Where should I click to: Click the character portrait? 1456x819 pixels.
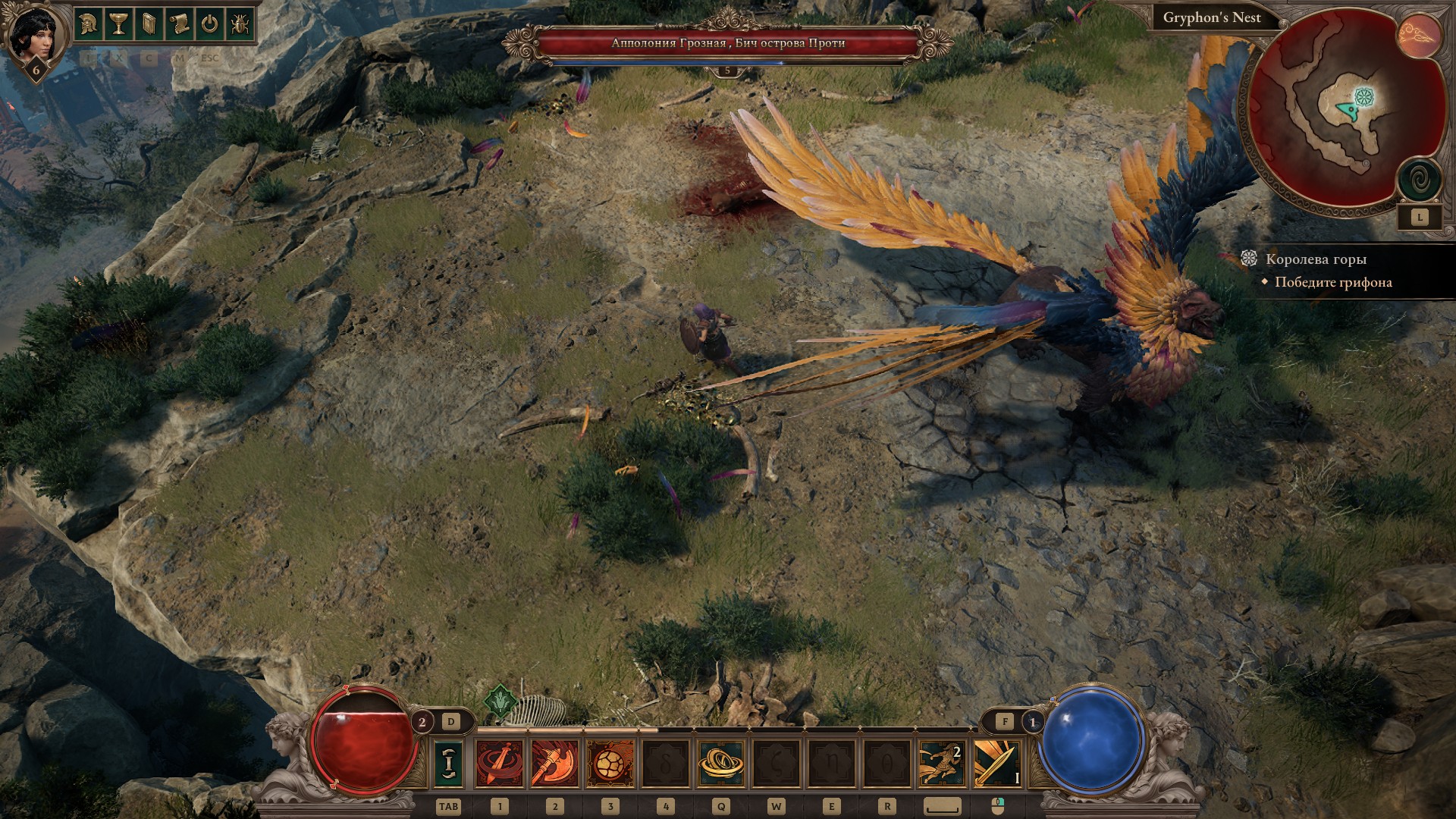point(33,36)
